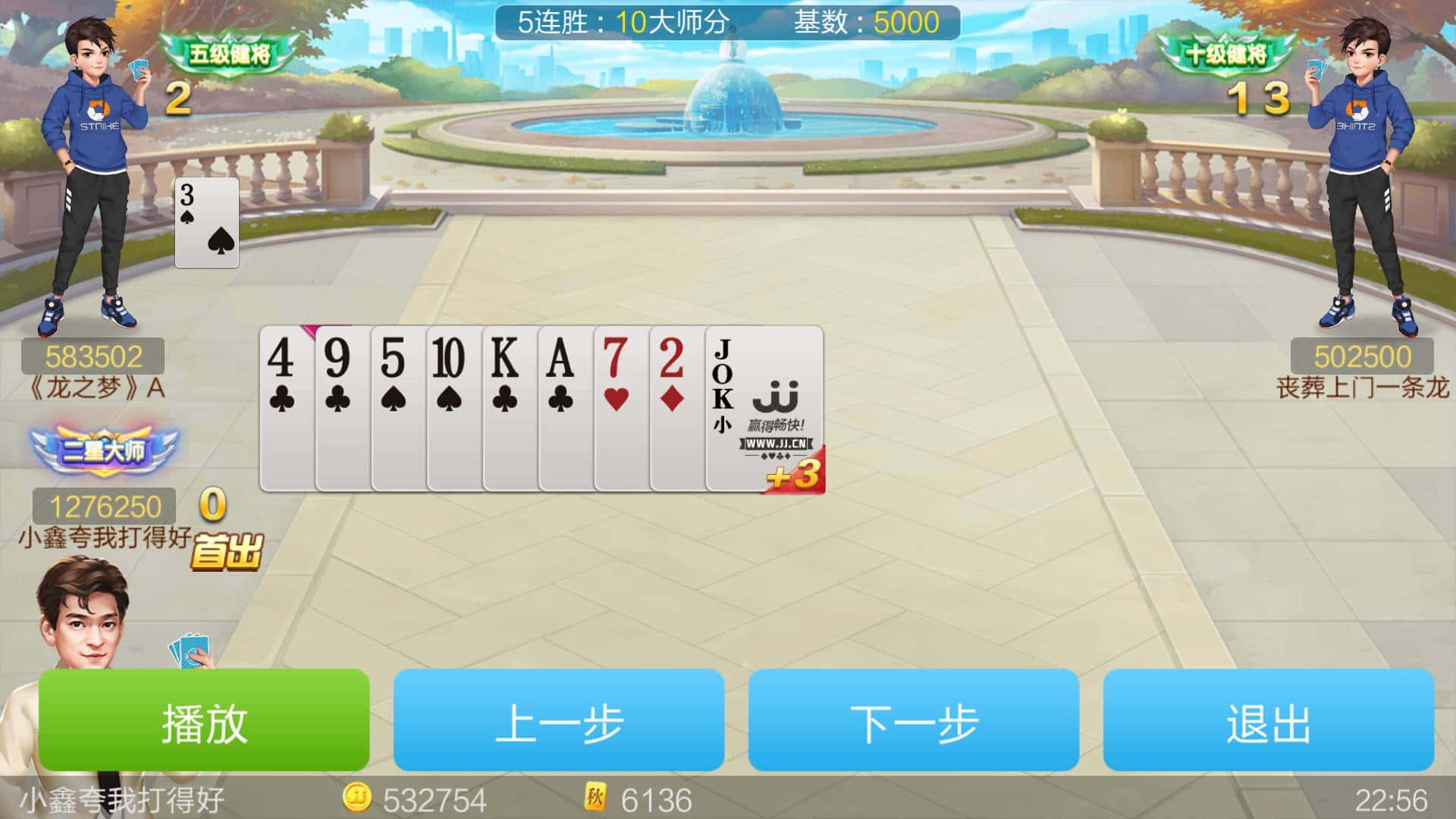Open the 五级健将 rank badge
The width and height of the screenshot is (1456, 819).
point(226,53)
